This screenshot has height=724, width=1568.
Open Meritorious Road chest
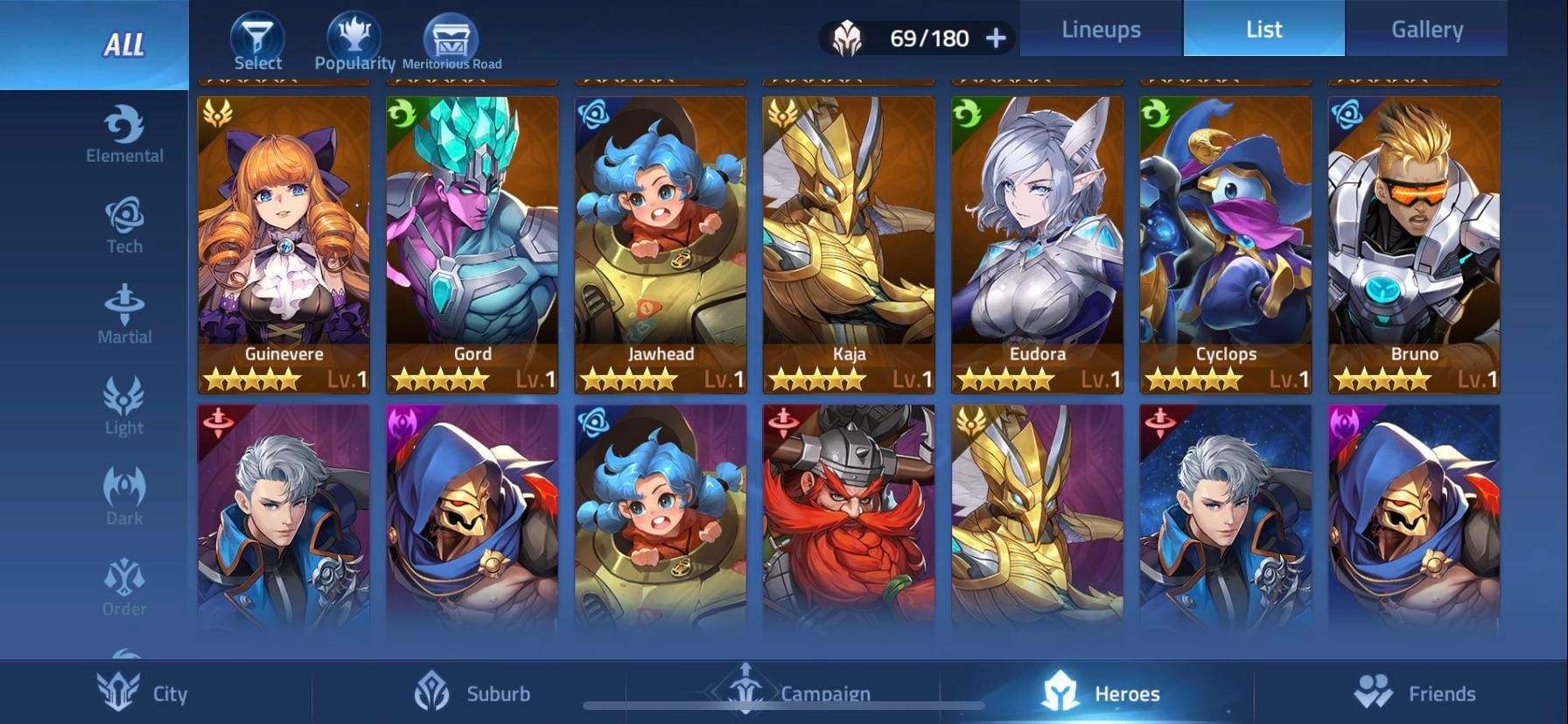click(x=451, y=42)
